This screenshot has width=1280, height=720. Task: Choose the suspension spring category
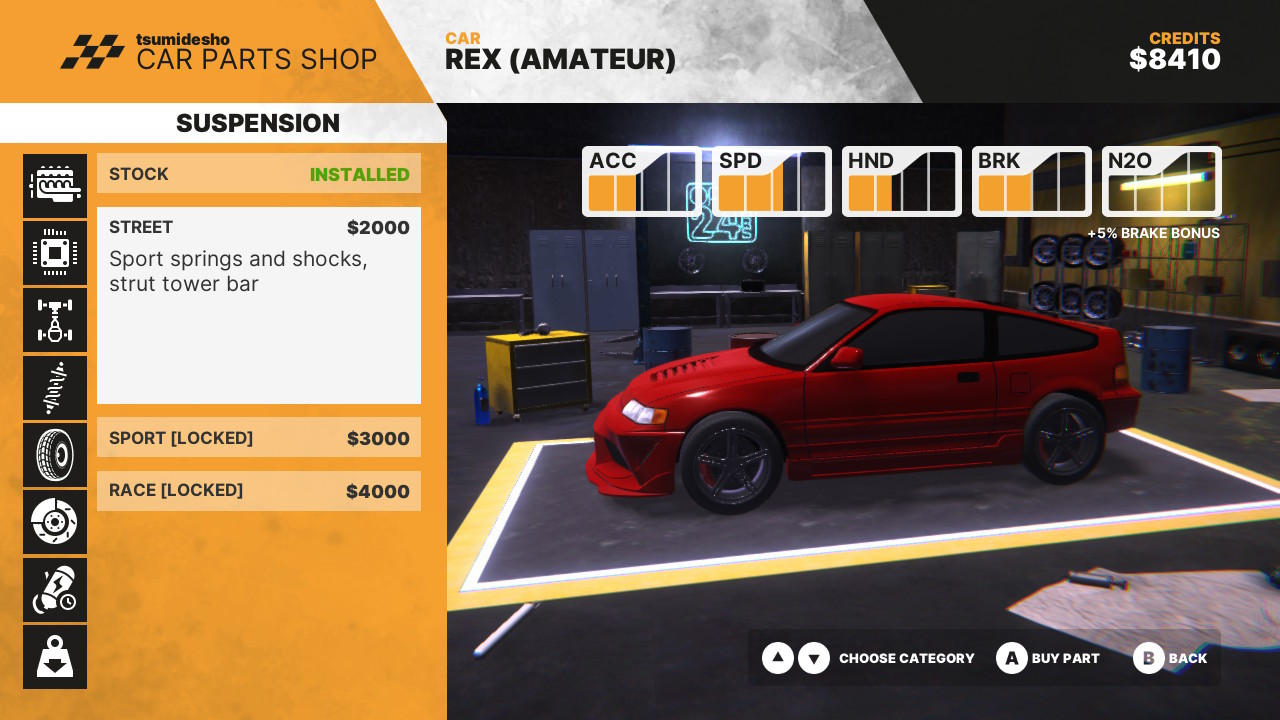(55, 388)
